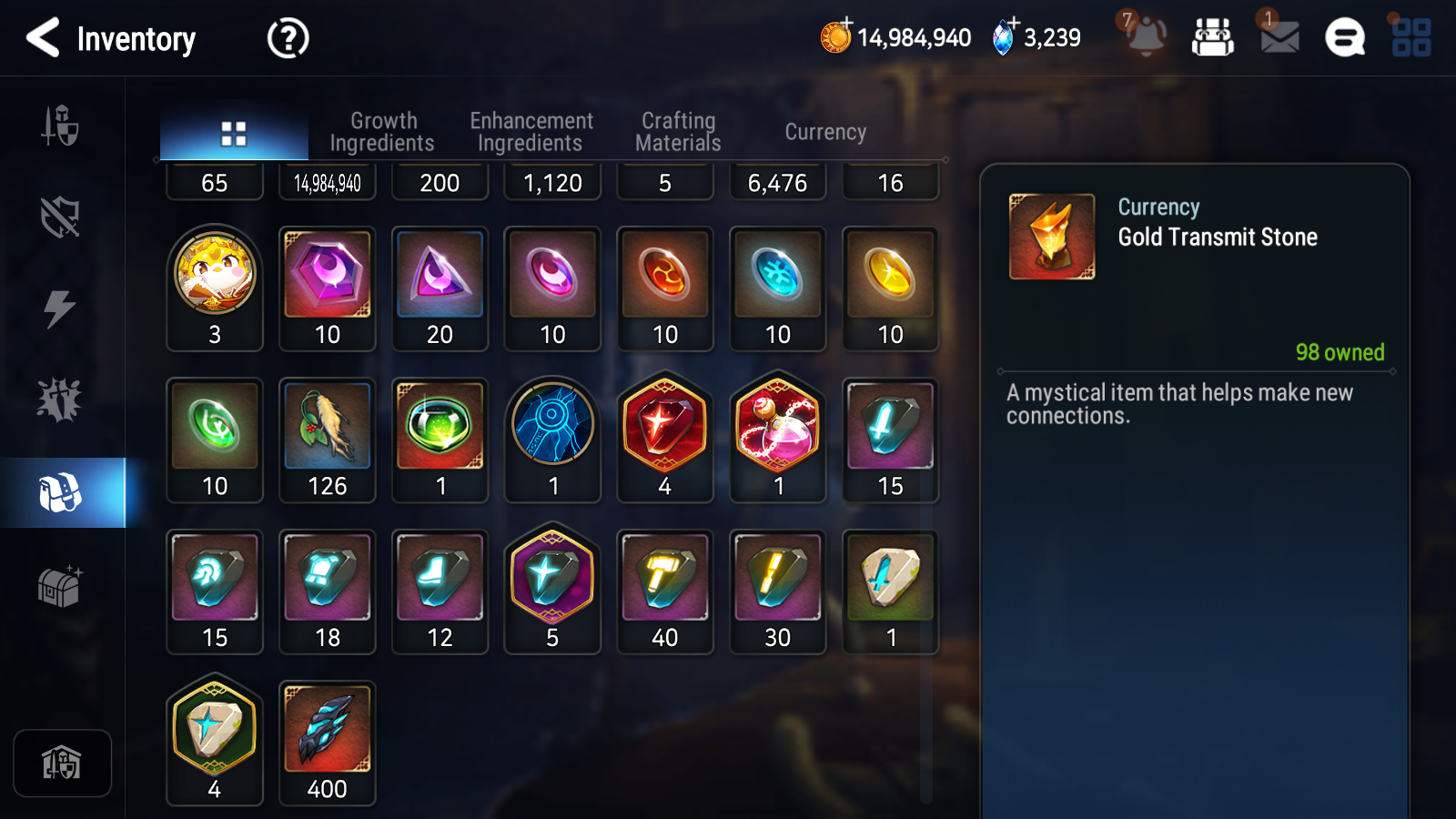The height and width of the screenshot is (819, 1456).
Task: Open the inventory help question mark
Action: [288, 38]
